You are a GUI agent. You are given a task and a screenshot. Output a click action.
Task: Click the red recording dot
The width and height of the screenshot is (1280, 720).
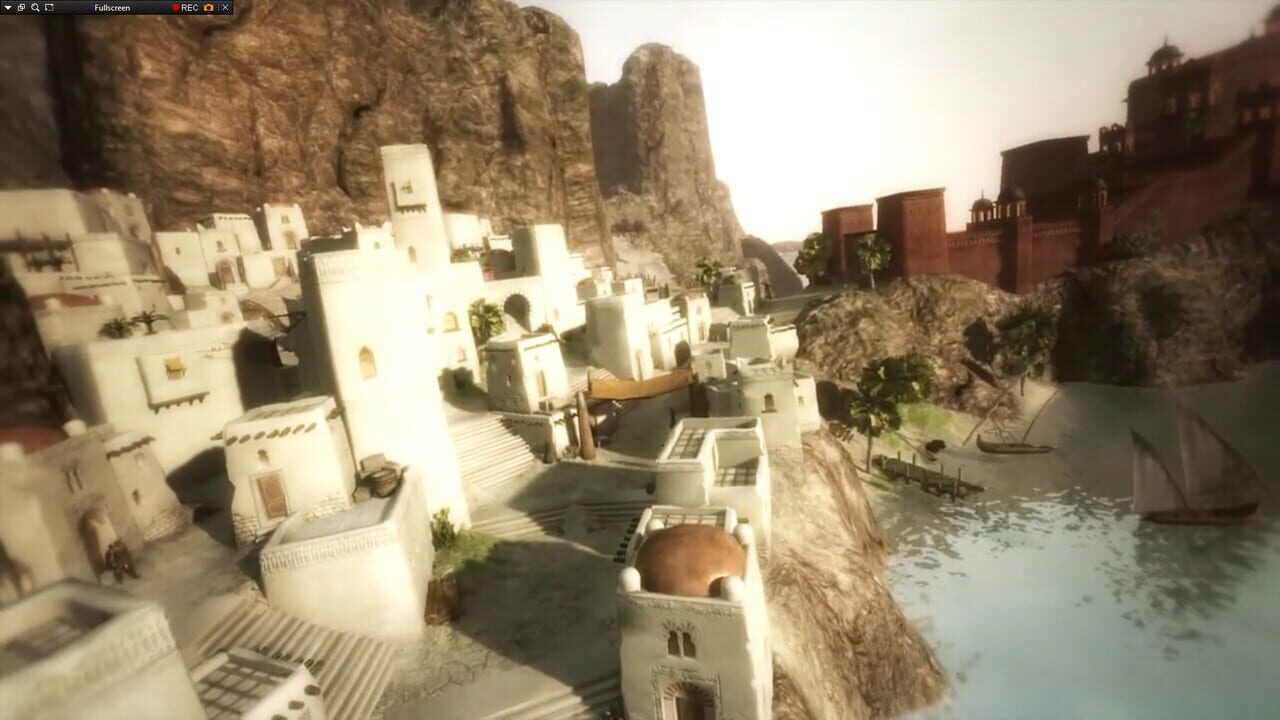(x=174, y=8)
